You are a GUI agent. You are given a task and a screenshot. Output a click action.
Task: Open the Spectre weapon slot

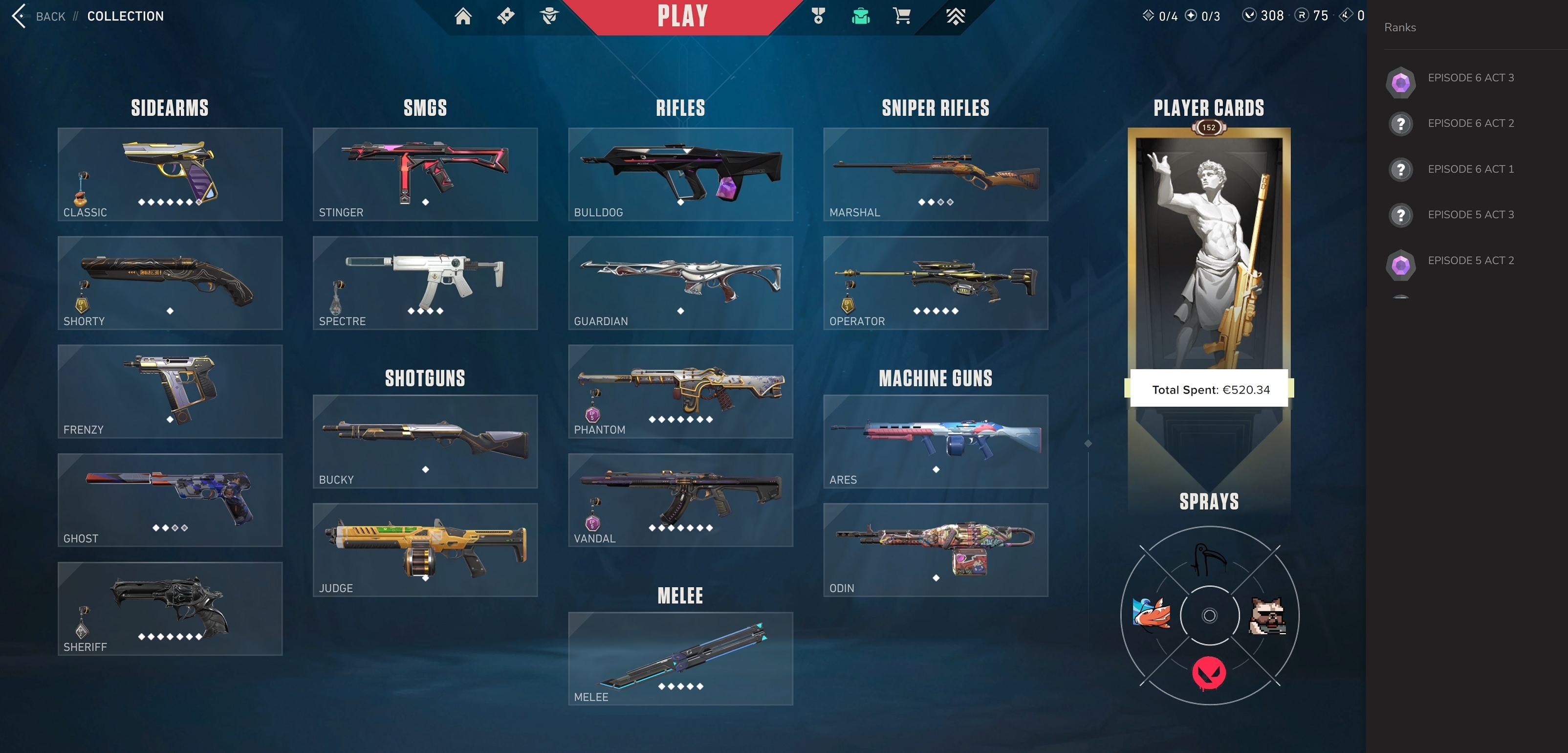[x=425, y=283]
